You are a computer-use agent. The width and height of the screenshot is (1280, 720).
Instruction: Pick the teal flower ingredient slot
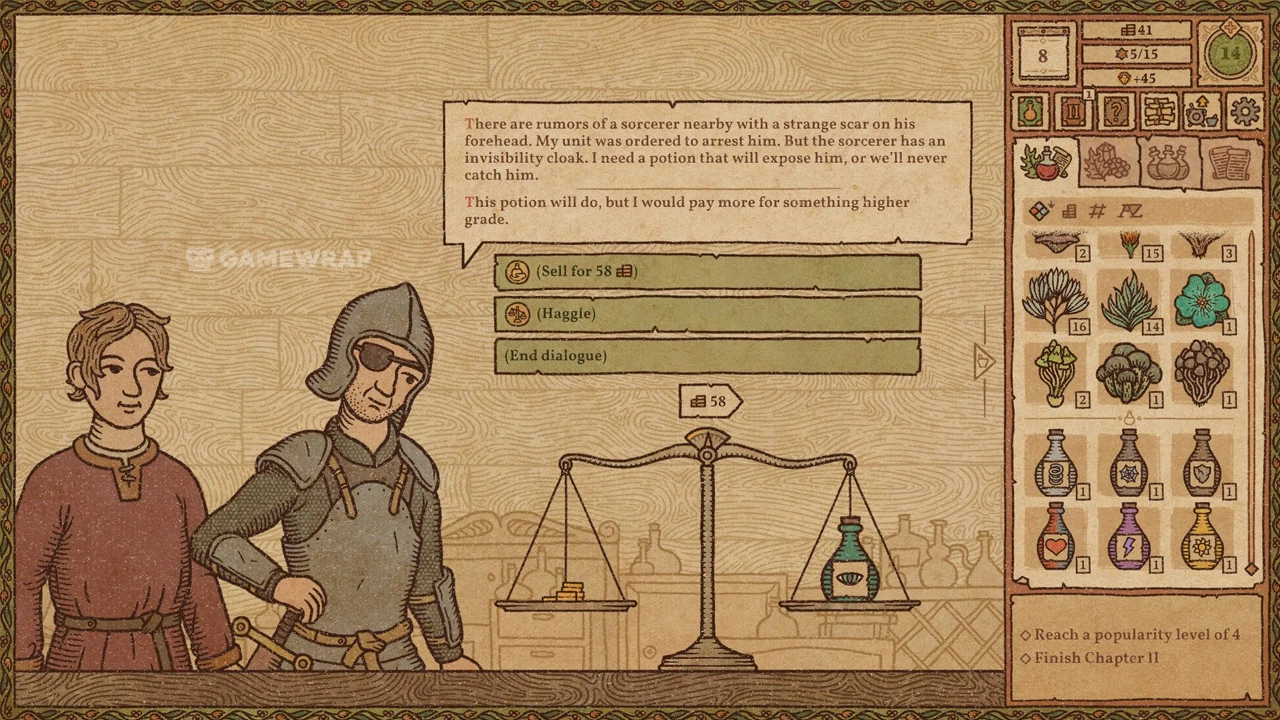click(x=1201, y=301)
